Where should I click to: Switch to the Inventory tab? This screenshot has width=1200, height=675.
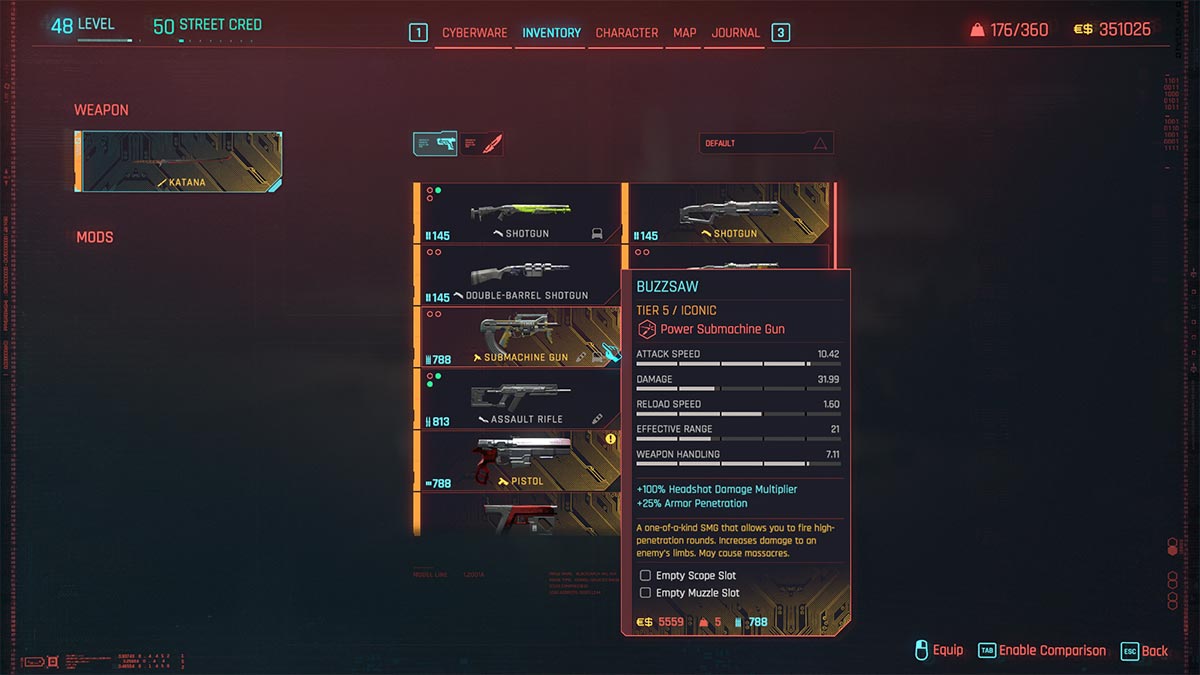551,33
